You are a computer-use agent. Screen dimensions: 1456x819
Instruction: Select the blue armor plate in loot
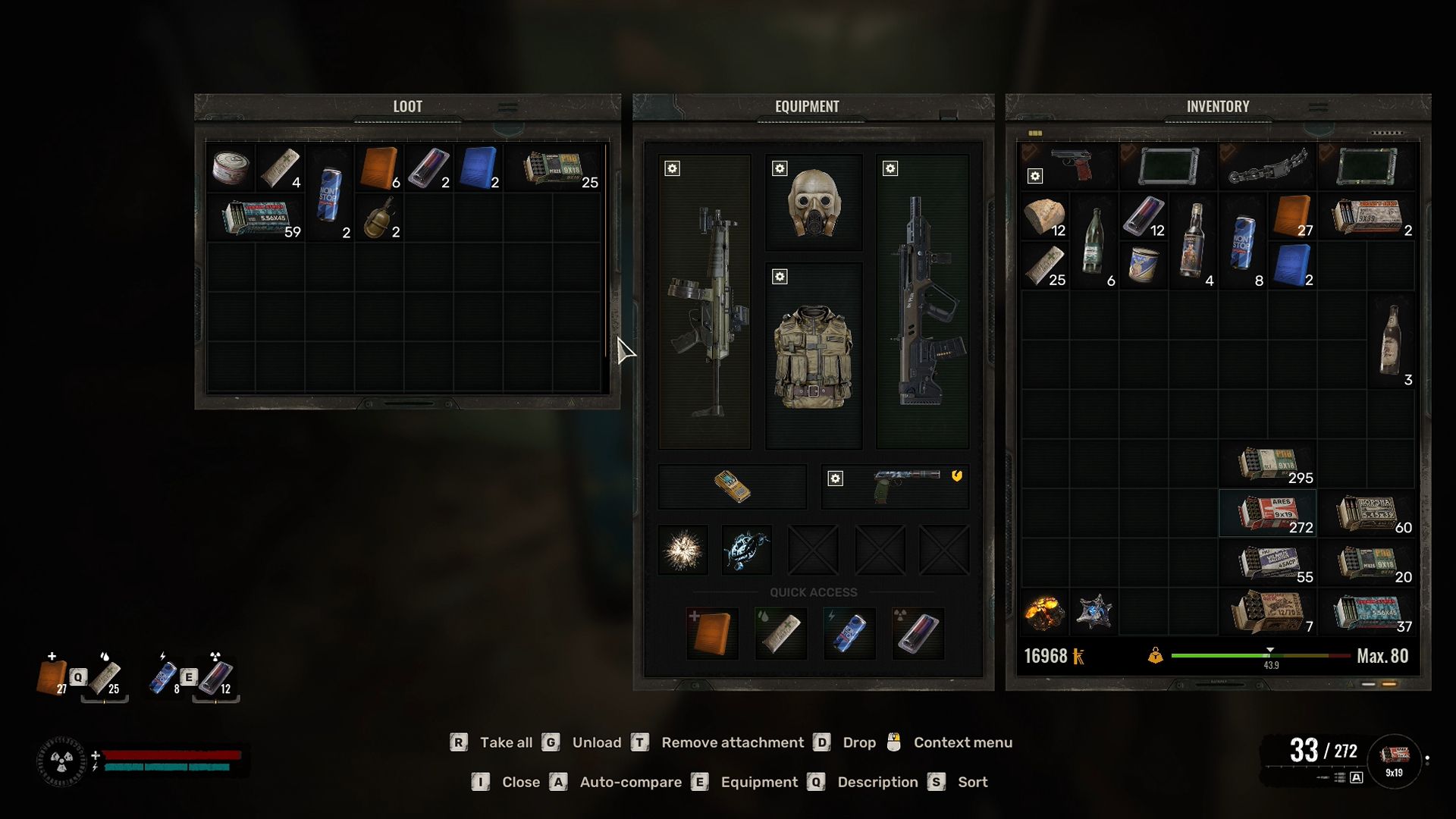(479, 168)
